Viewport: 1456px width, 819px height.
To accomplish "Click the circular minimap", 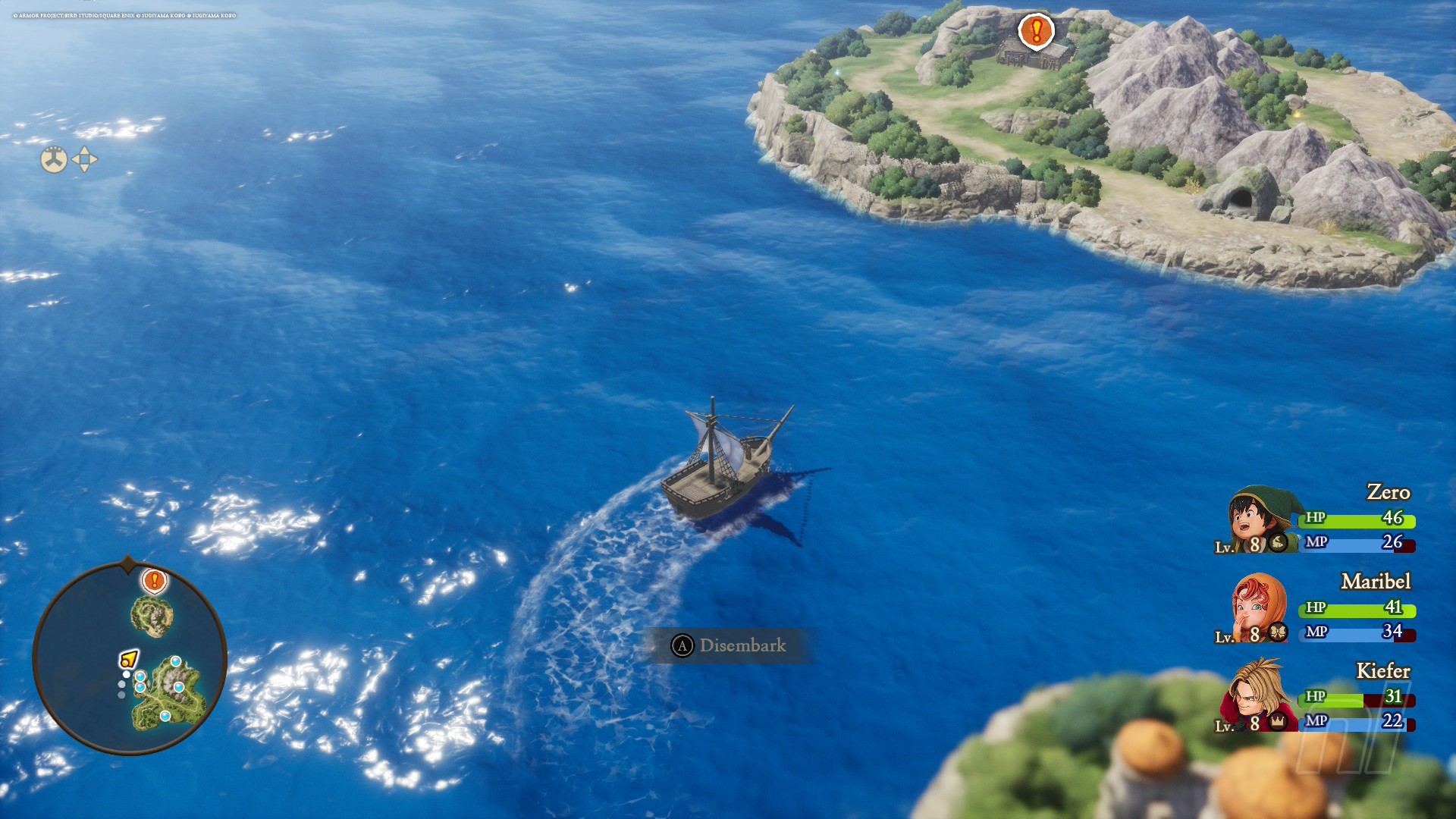I will (x=130, y=658).
